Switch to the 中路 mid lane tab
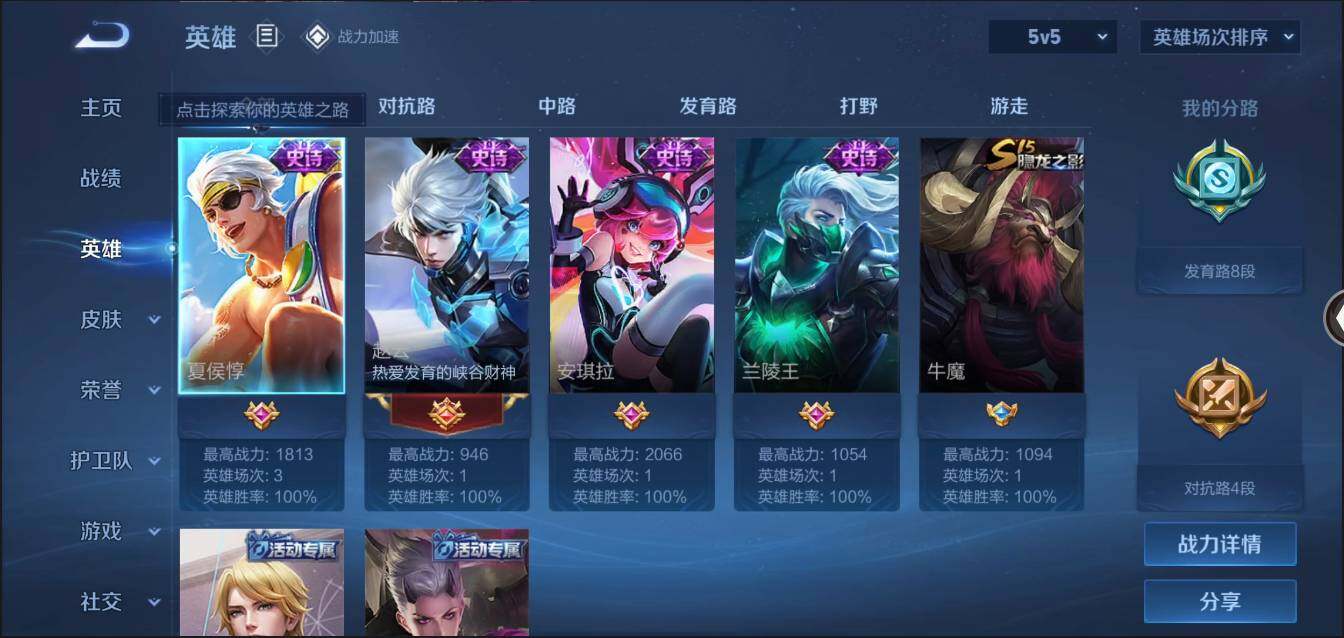Viewport: 1344px width, 638px height. 557,106
